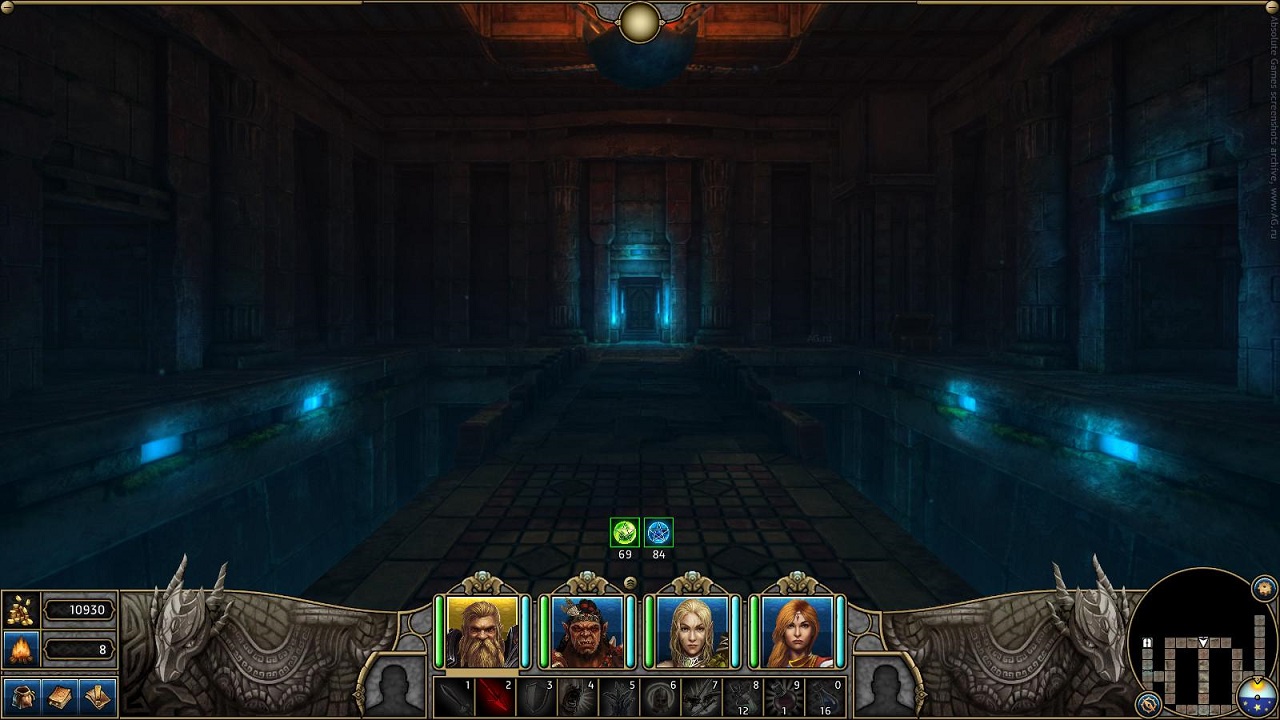Open the spellbook

pyautogui.click(x=60, y=695)
